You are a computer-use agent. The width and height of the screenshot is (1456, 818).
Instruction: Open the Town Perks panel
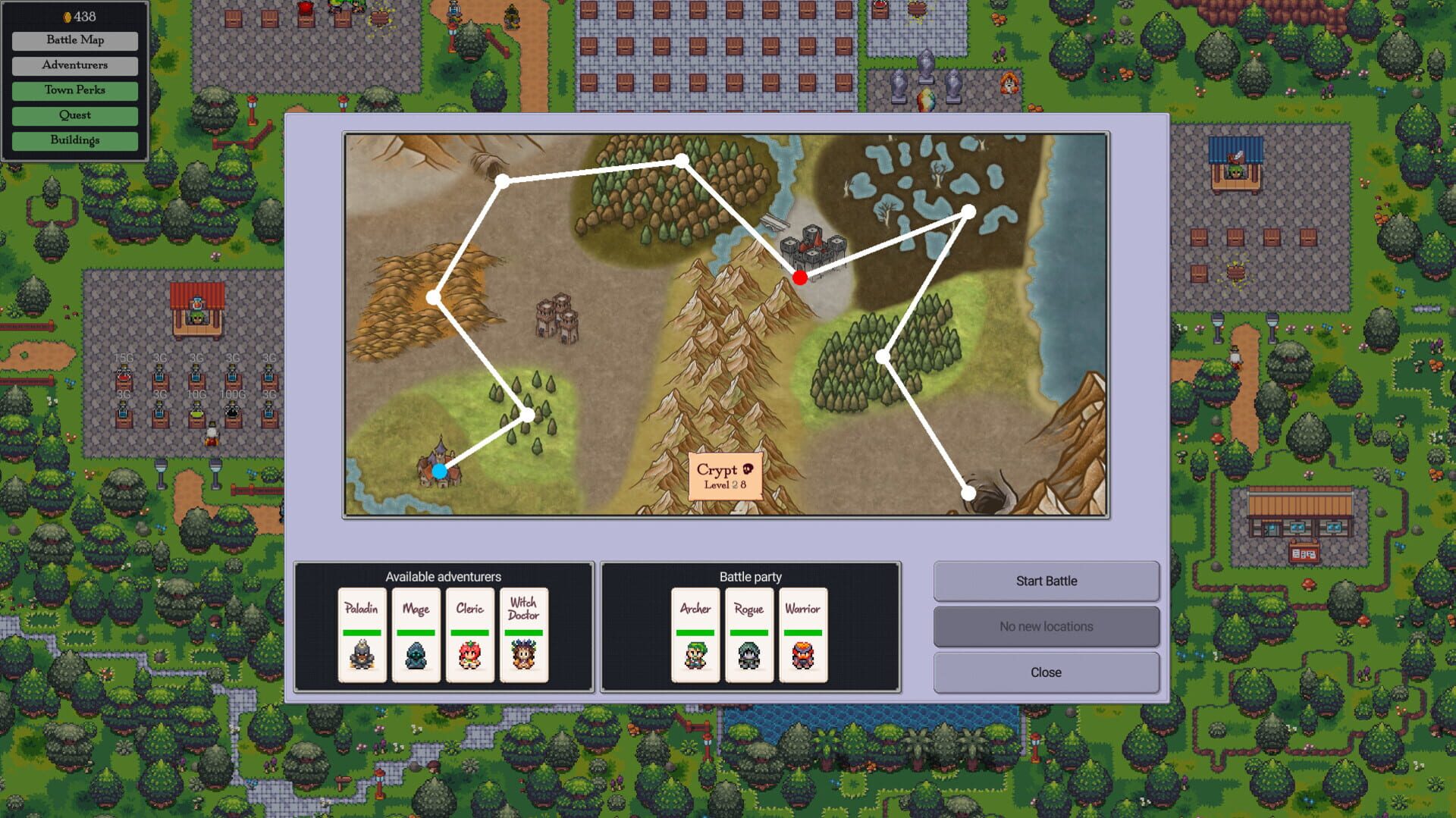pyautogui.click(x=74, y=90)
